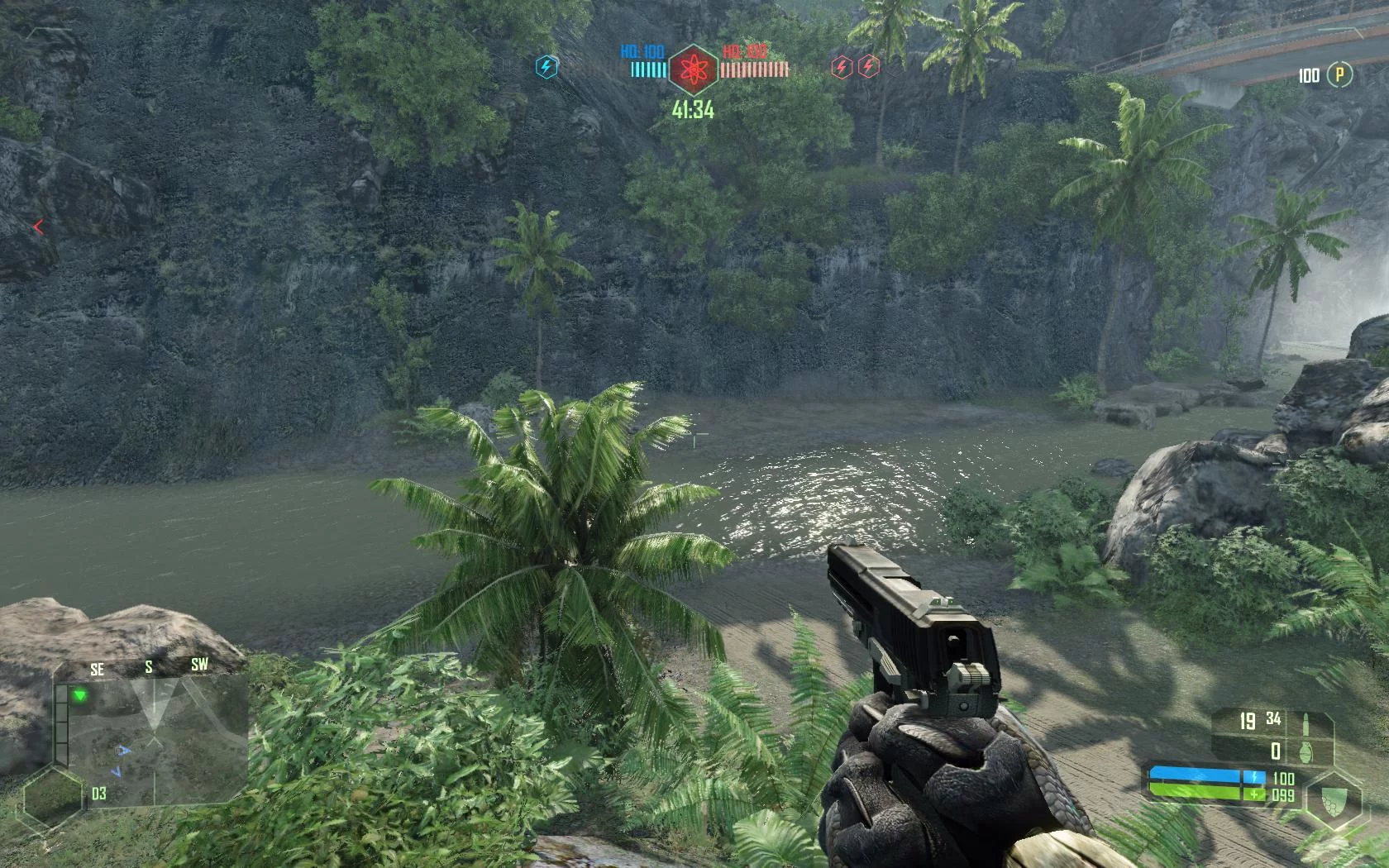1389x868 pixels.
Task: Select the red atom hexagon icon
Action: click(693, 70)
